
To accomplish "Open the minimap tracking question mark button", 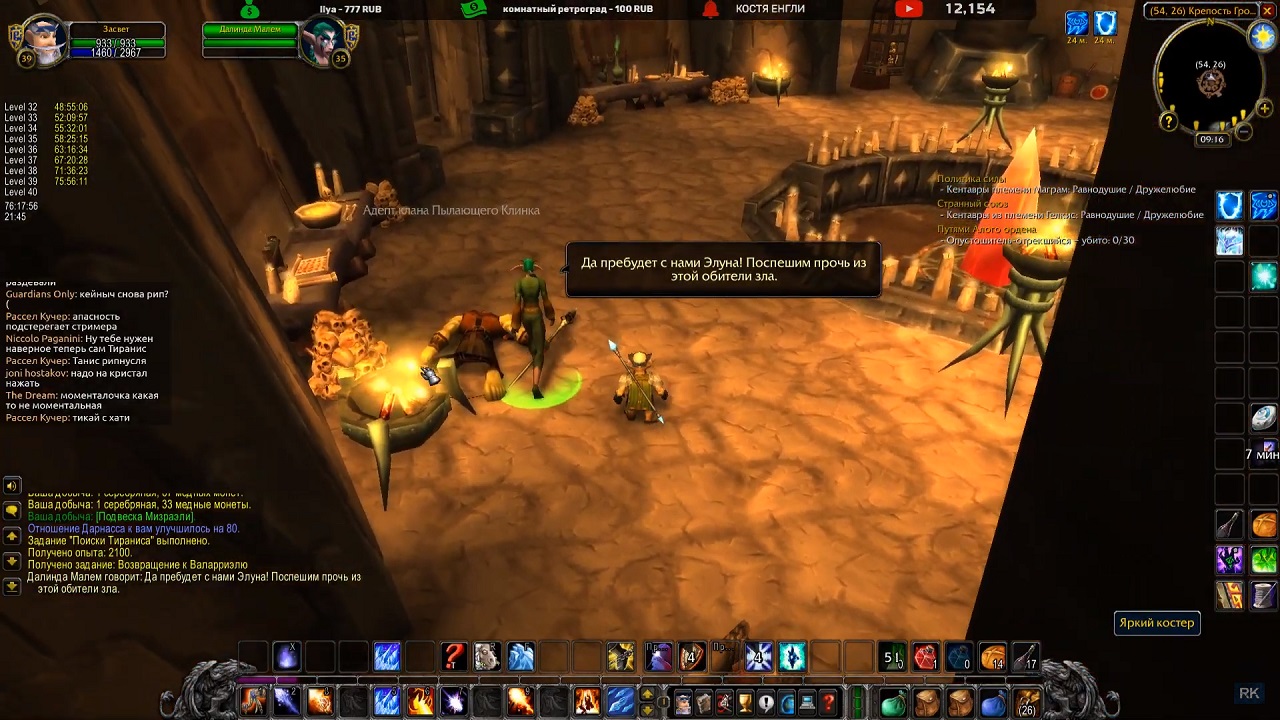I will pos(1168,121).
